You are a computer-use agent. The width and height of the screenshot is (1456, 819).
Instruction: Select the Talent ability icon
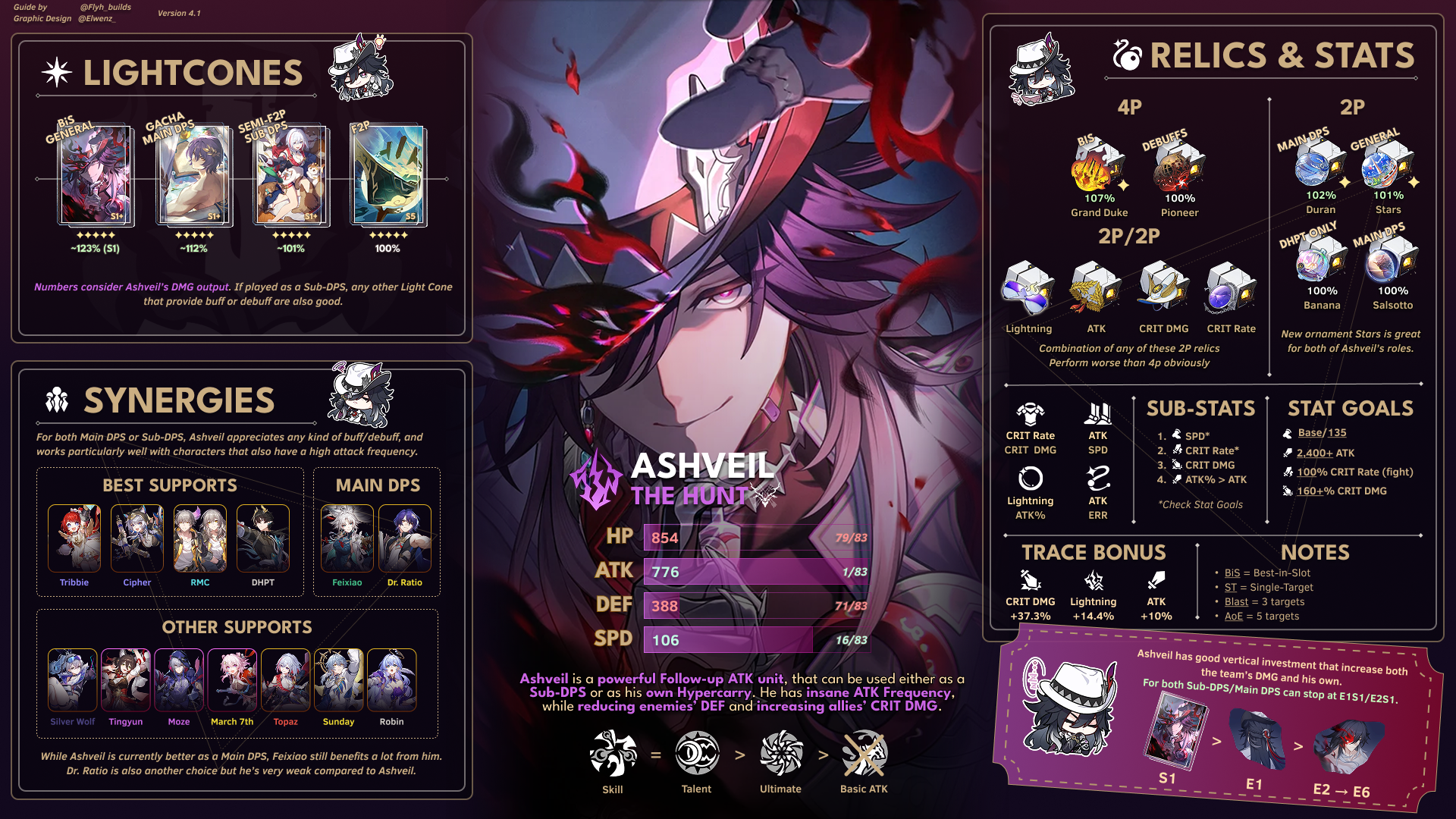coord(697,754)
